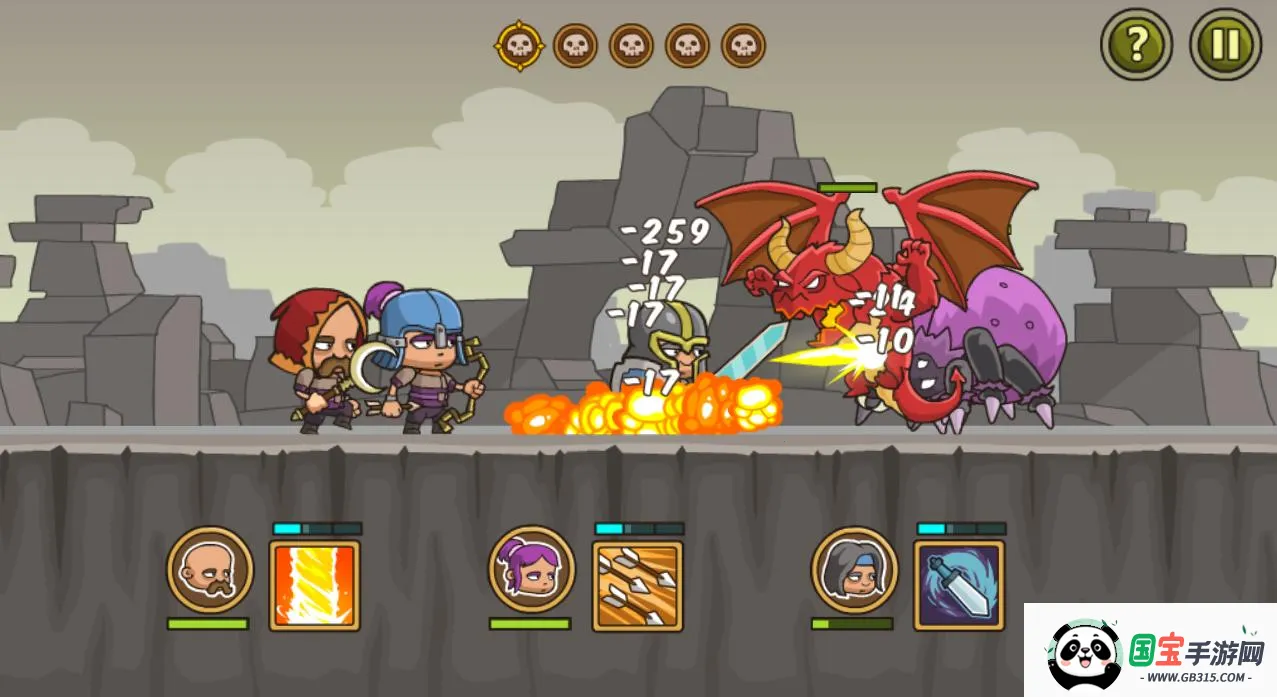1277x697 pixels.
Task: Select the bald bearded hero portrait
Action: 210,570
